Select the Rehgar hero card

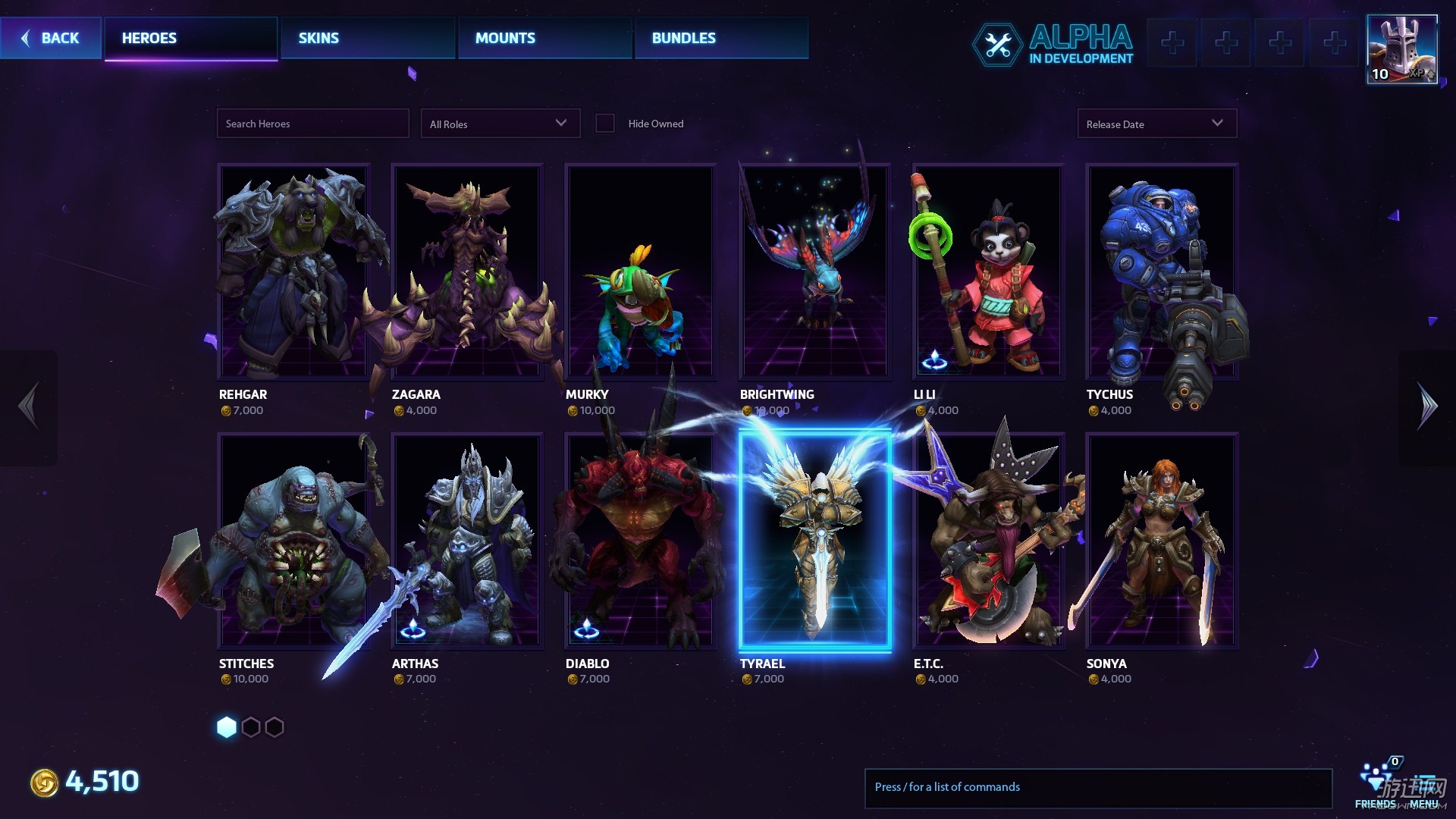click(x=293, y=271)
